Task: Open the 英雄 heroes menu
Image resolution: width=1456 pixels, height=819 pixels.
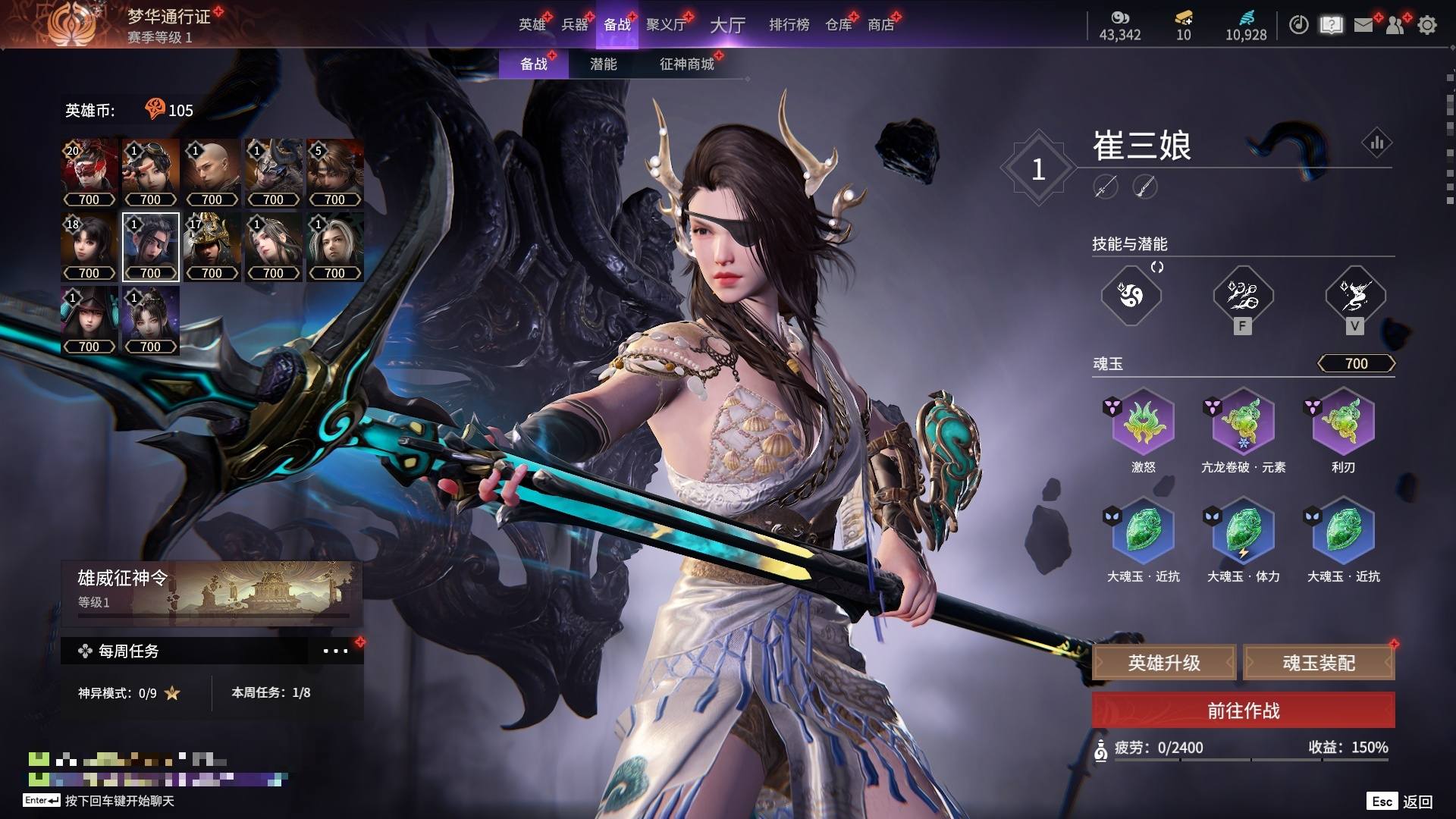Action: [532, 24]
